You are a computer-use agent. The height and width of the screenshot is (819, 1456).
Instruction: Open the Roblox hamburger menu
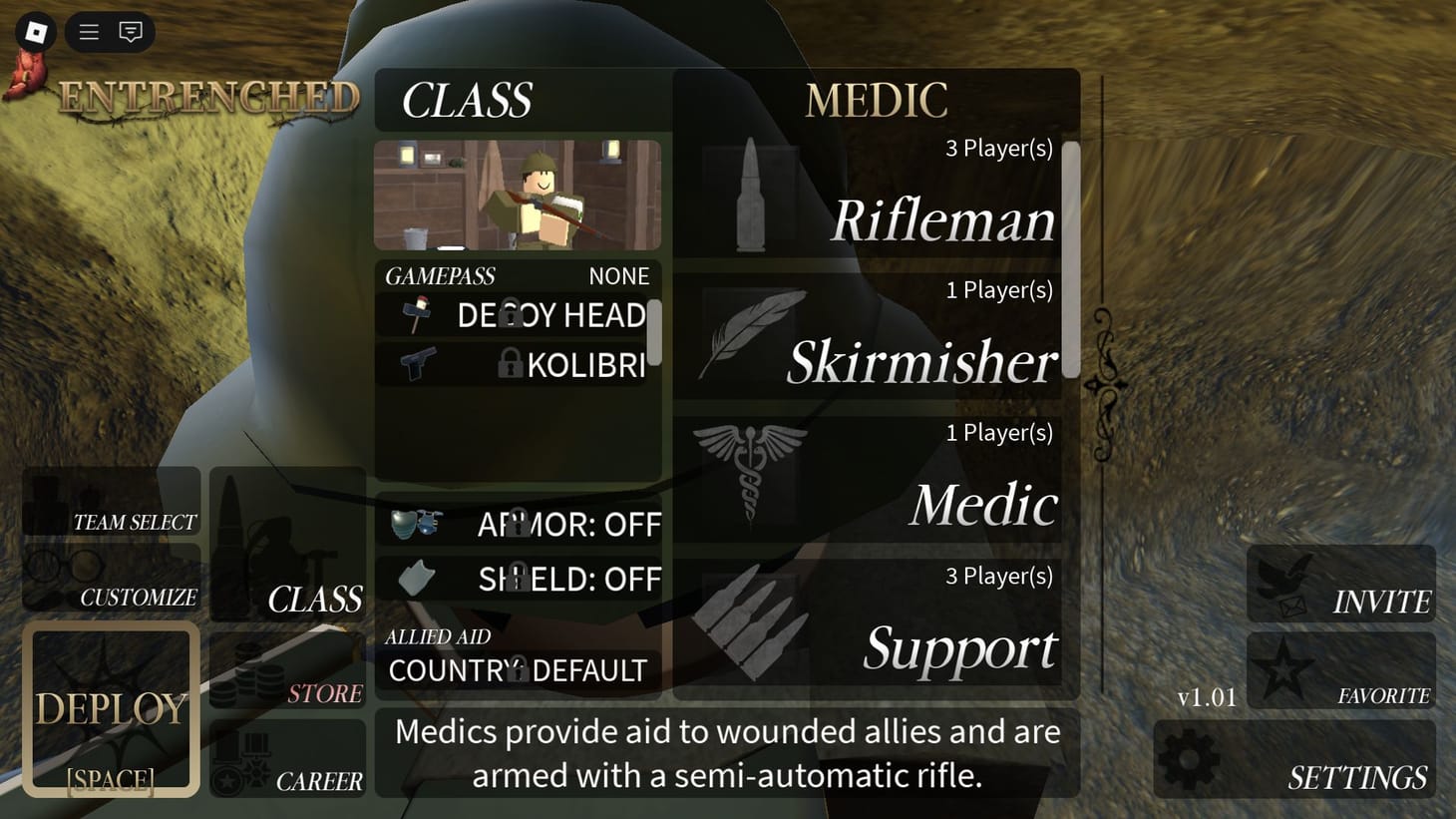click(88, 31)
